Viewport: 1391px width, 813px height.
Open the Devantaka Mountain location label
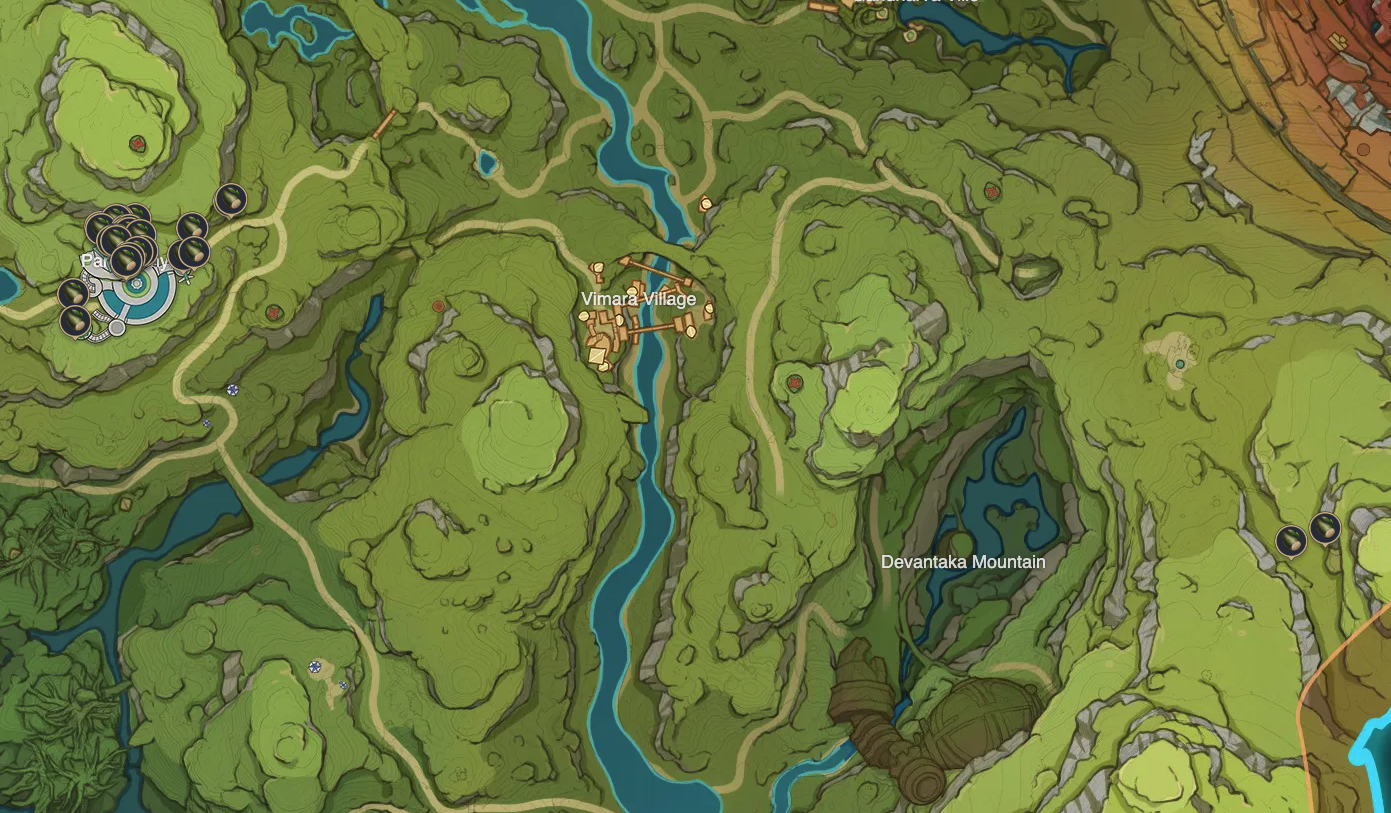tap(965, 563)
